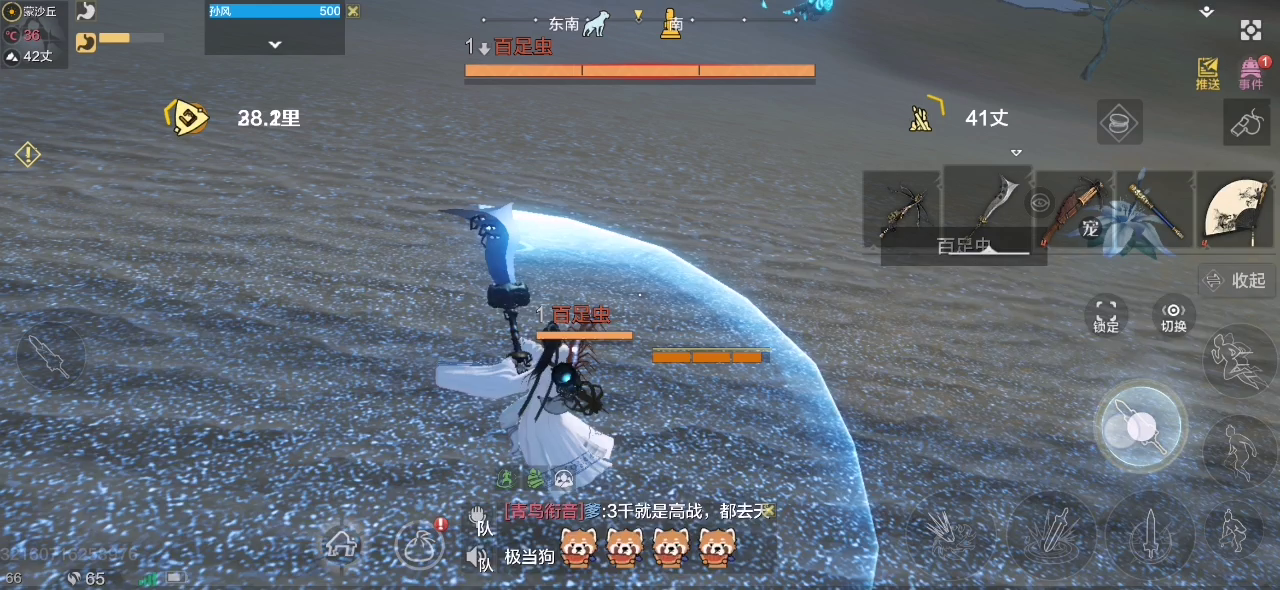Tap the yellow diamond warning icon

(x=27, y=154)
